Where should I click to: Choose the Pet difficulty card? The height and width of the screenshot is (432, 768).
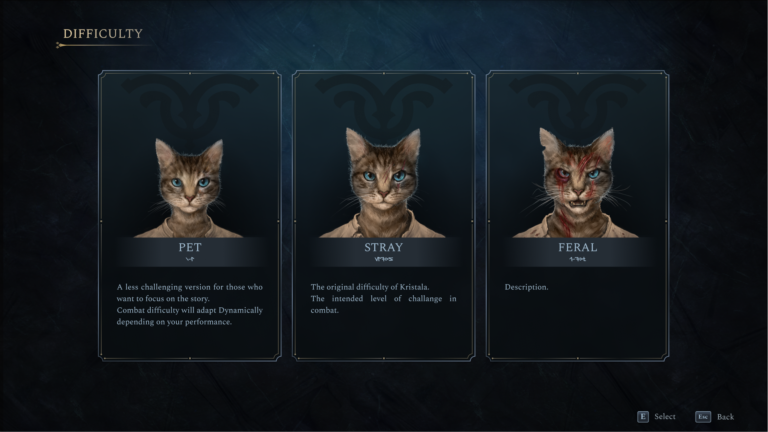189,215
